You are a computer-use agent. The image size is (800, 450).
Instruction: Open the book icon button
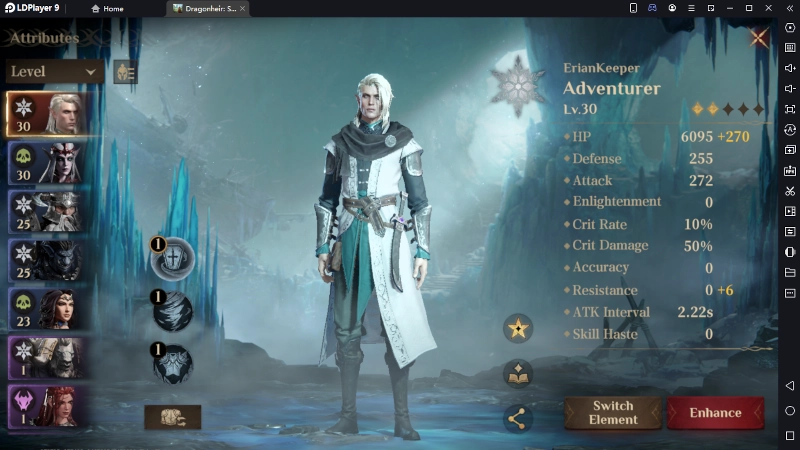click(x=518, y=374)
